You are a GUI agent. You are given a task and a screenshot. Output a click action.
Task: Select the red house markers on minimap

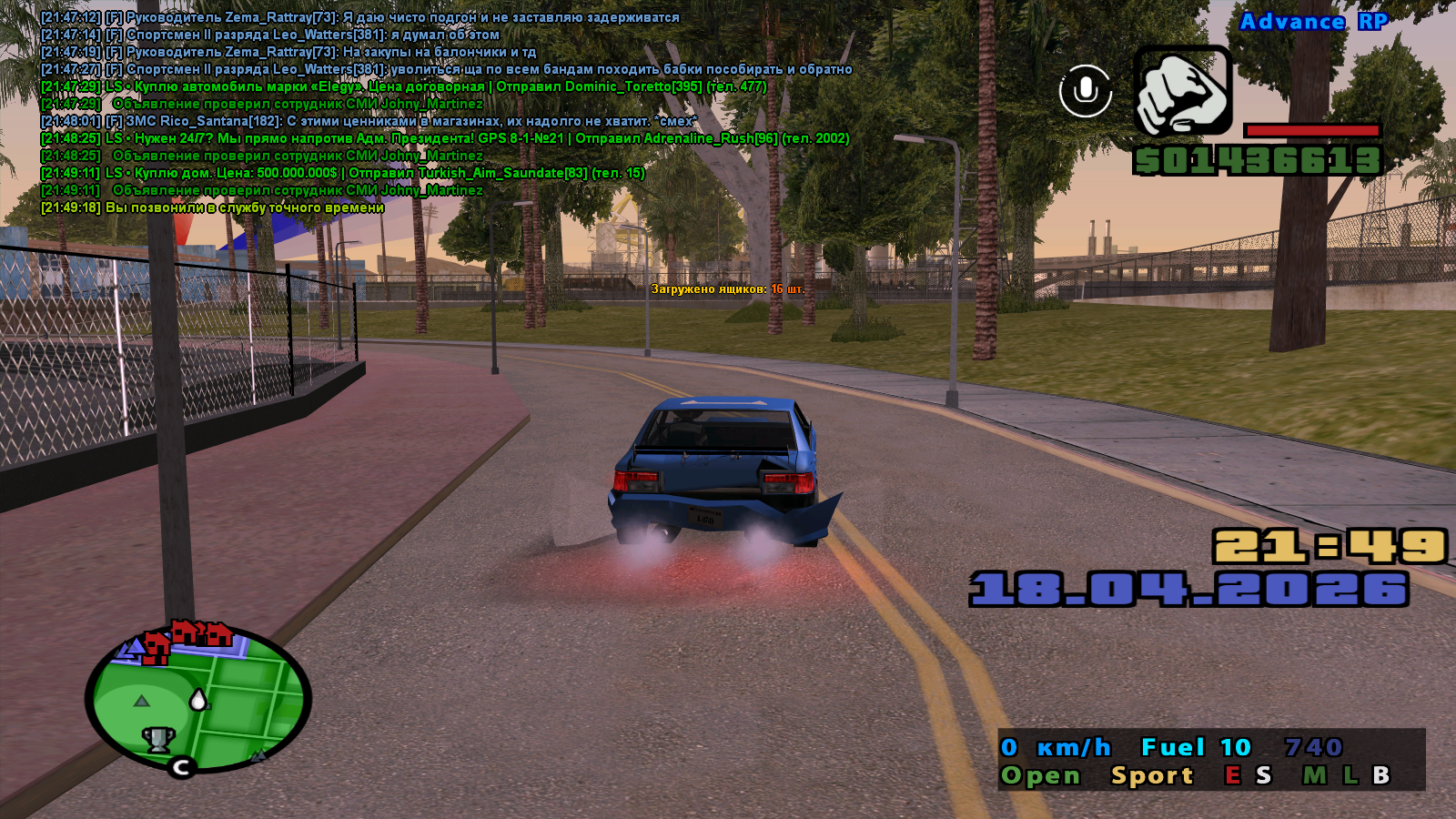[x=190, y=635]
